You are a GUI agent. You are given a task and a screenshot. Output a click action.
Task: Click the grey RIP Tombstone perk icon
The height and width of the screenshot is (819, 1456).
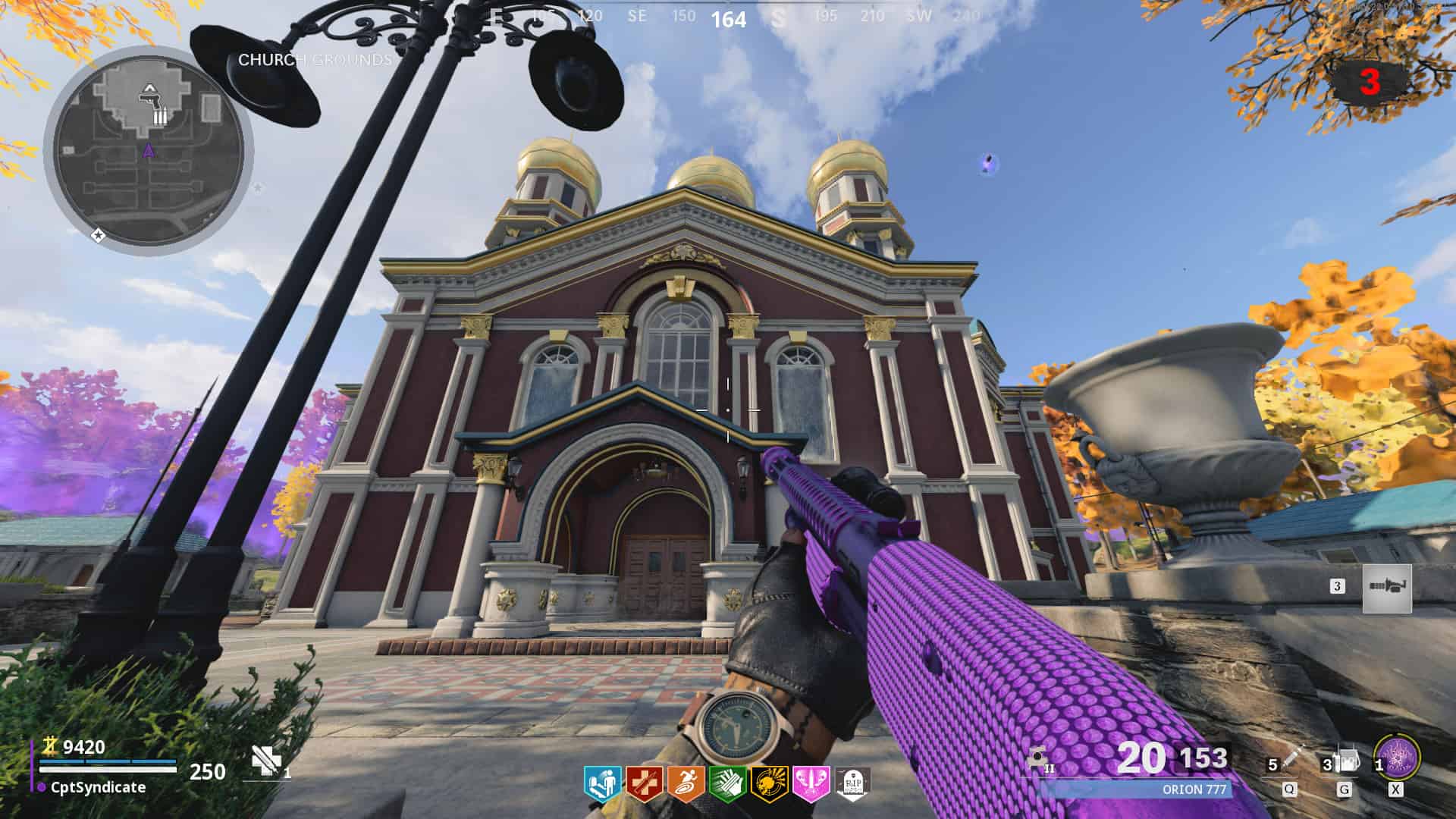852,783
